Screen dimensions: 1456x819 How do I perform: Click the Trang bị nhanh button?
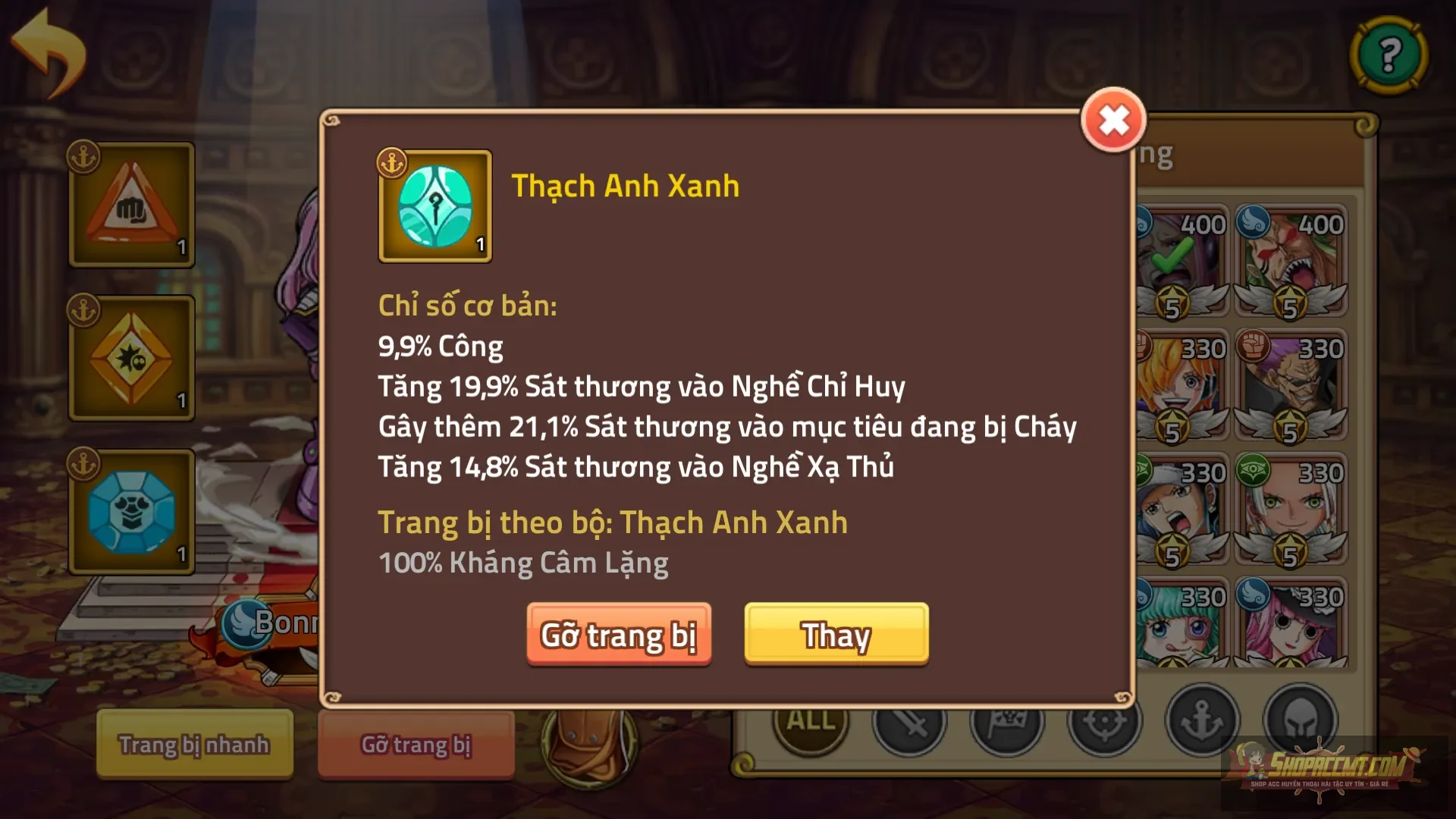click(193, 745)
